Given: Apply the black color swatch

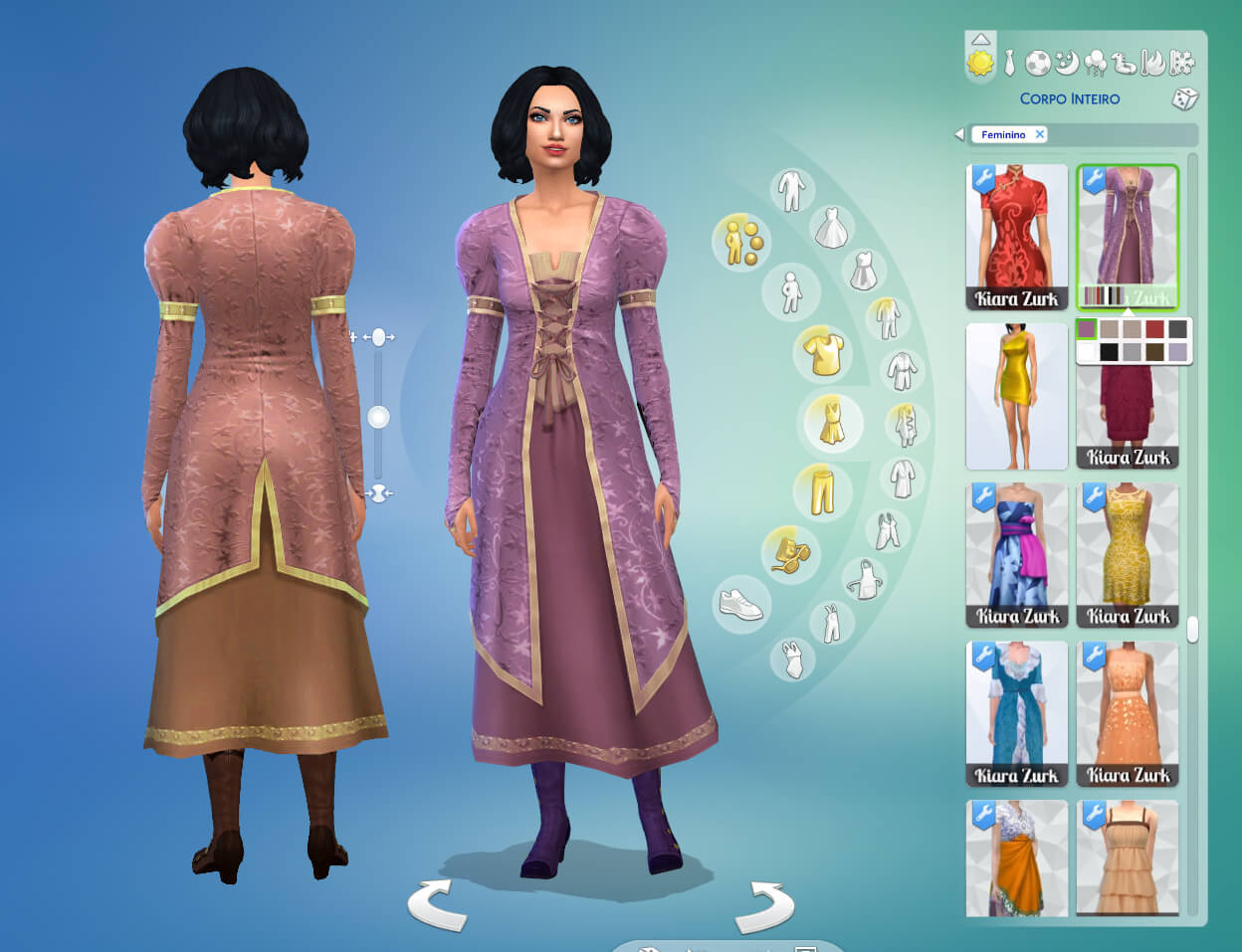Looking at the screenshot, I should tap(1109, 351).
